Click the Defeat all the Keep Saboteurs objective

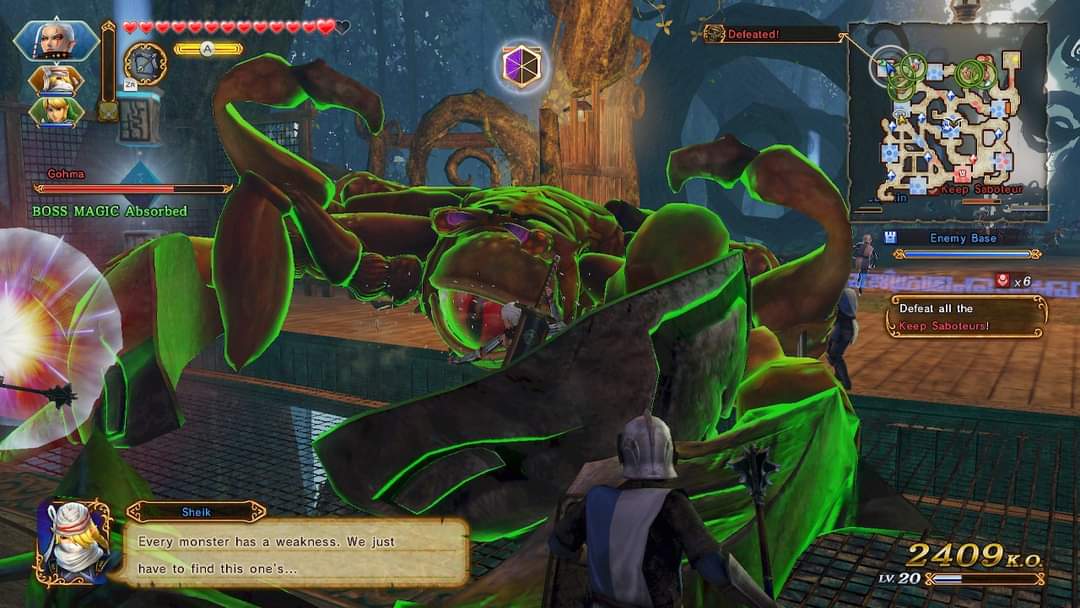(x=966, y=316)
